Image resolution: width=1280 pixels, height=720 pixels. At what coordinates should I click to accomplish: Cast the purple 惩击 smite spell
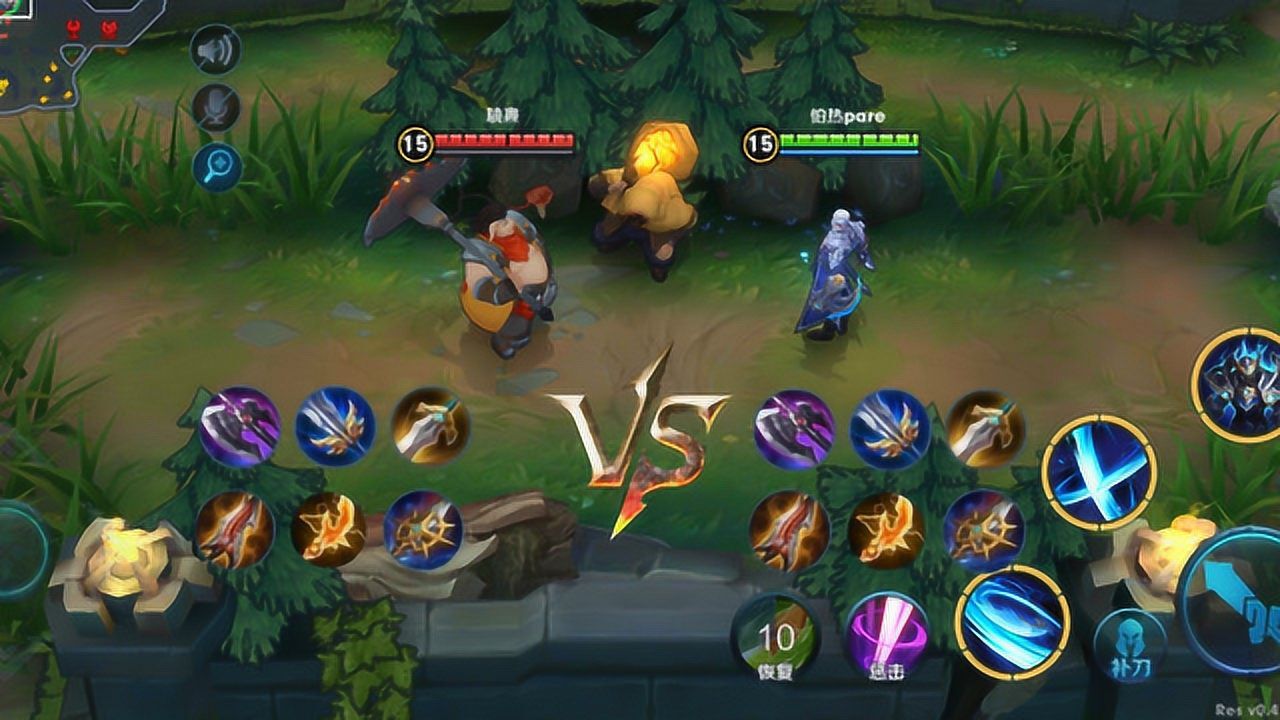(884, 640)
